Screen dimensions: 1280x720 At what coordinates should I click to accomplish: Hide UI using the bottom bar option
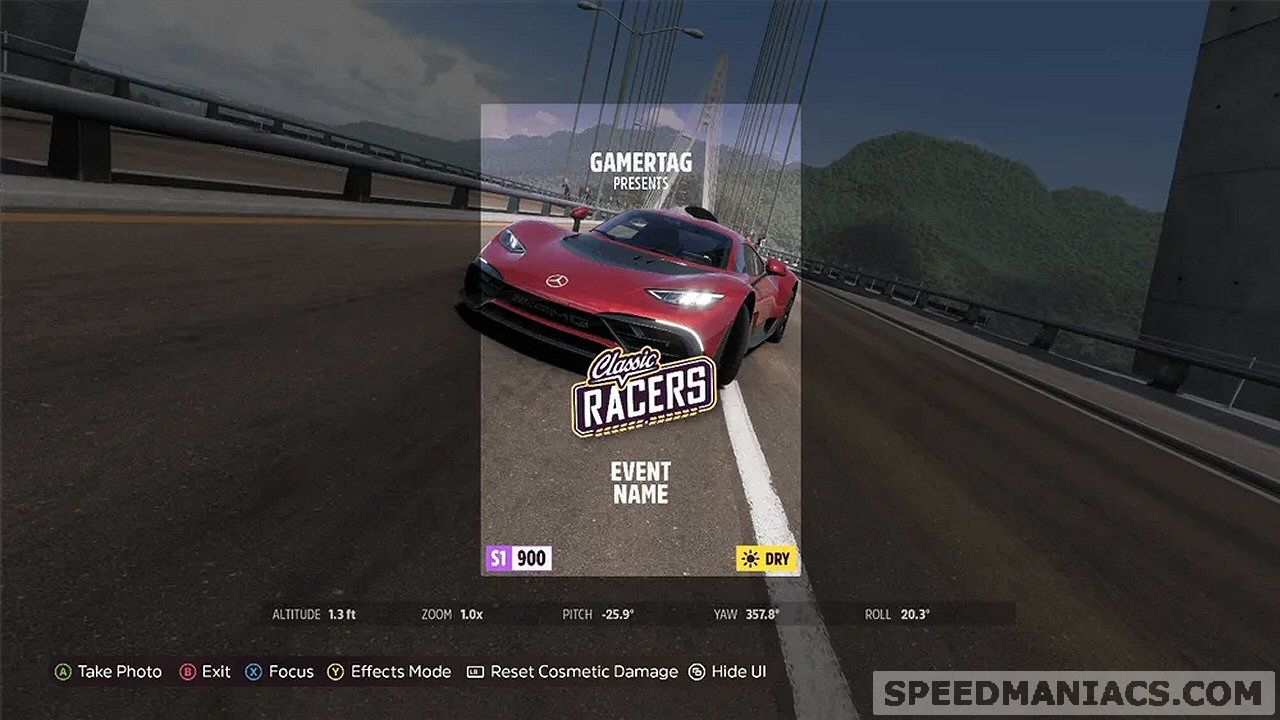click(727, 672)
